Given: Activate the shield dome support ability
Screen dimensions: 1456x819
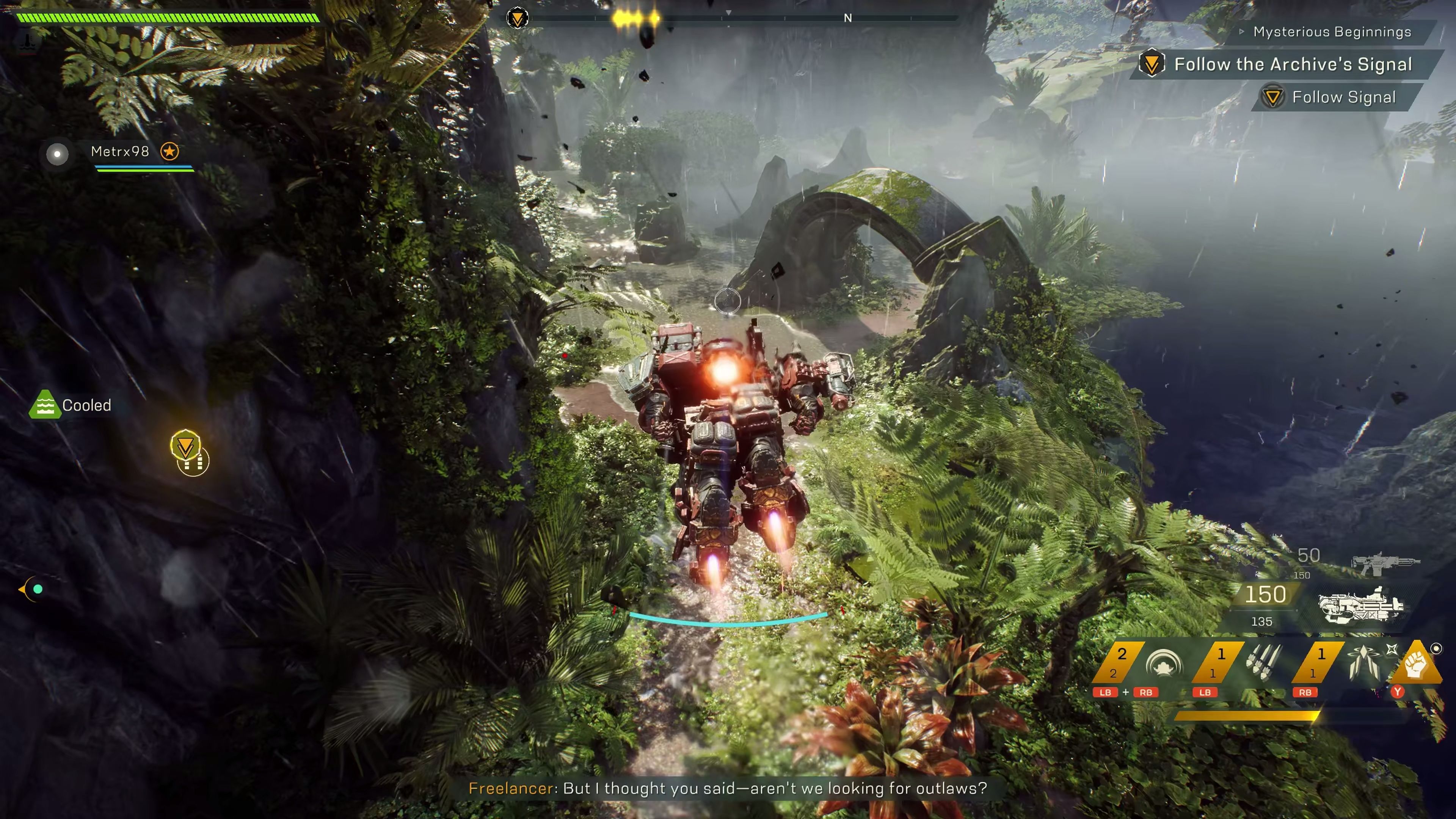Looking at the screenshot, I should pos(1163,663).
